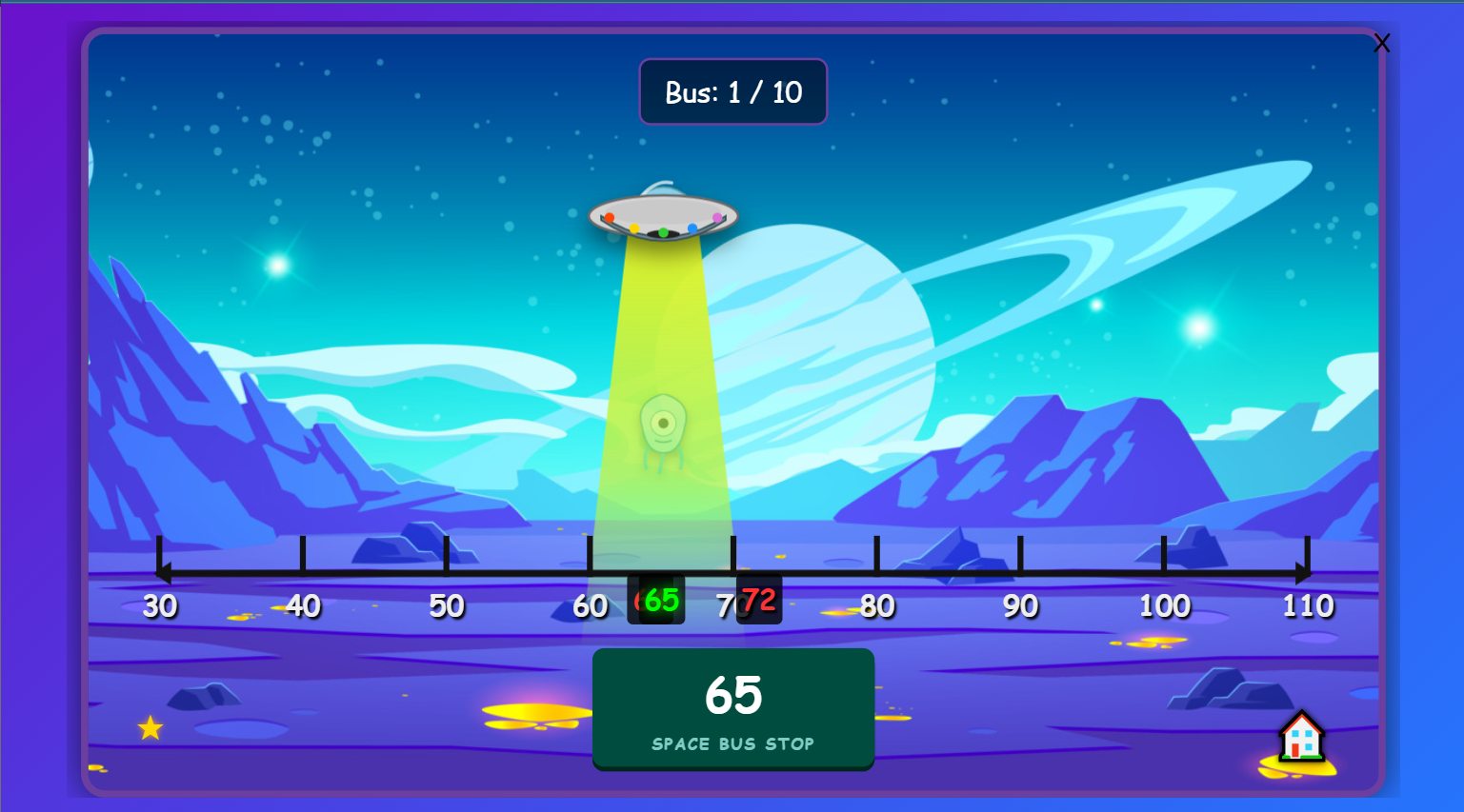
Task: Click the red 72 marker on the line
Action: pyautogui.click(x=759, y=599)
